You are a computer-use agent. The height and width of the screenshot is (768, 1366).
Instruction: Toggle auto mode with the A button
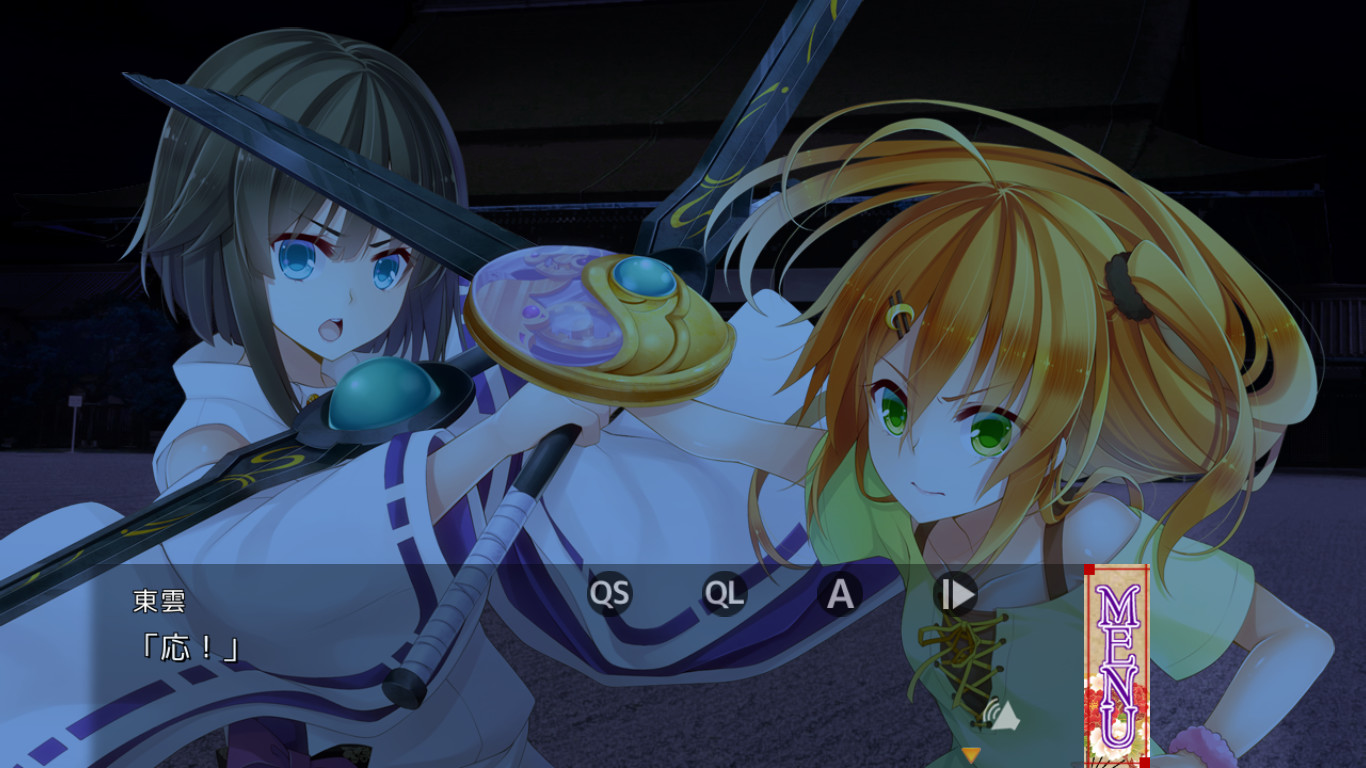coord(840,594)
